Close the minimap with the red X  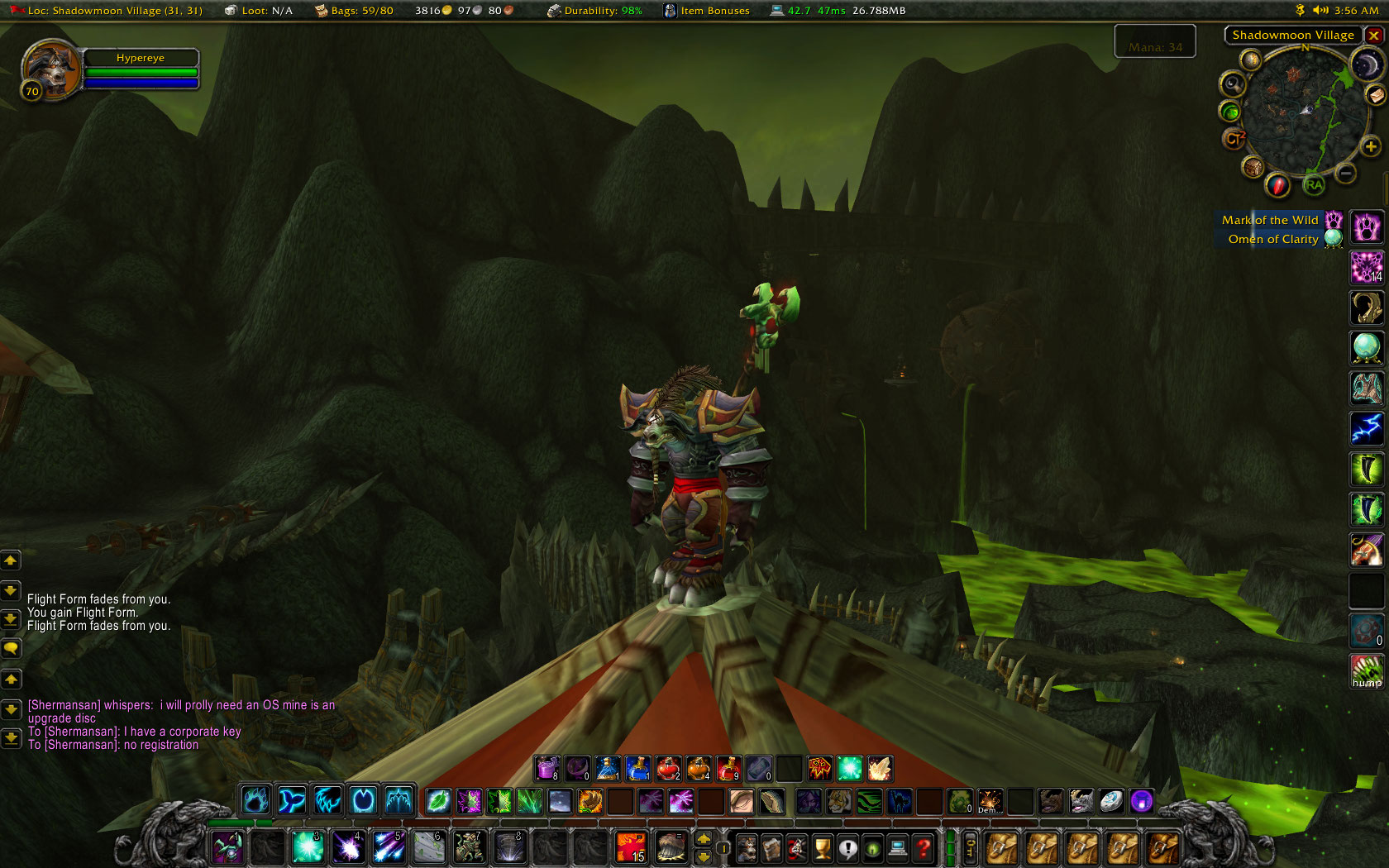1373,36
